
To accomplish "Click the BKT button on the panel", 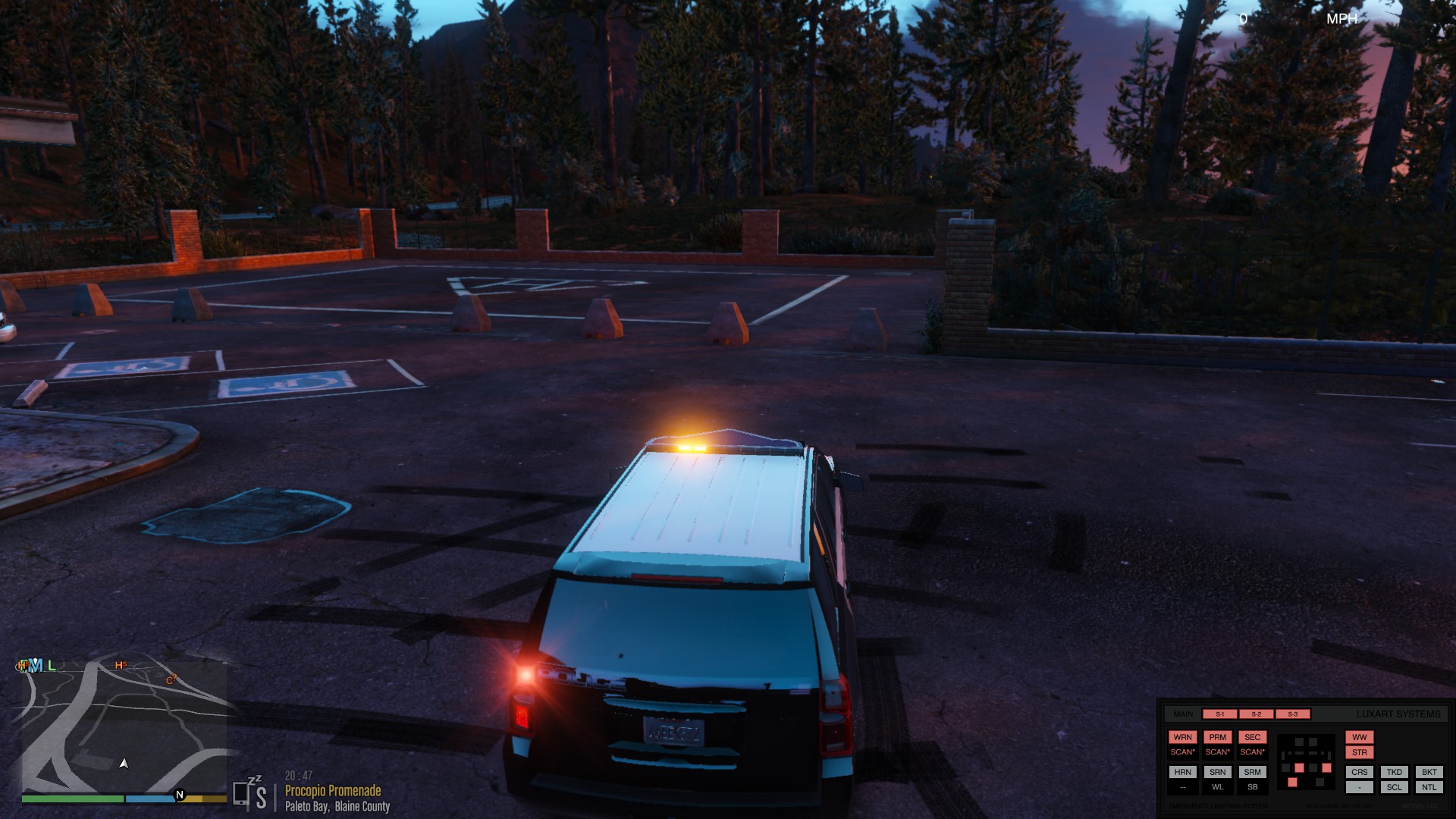I will pos(1429,772).
